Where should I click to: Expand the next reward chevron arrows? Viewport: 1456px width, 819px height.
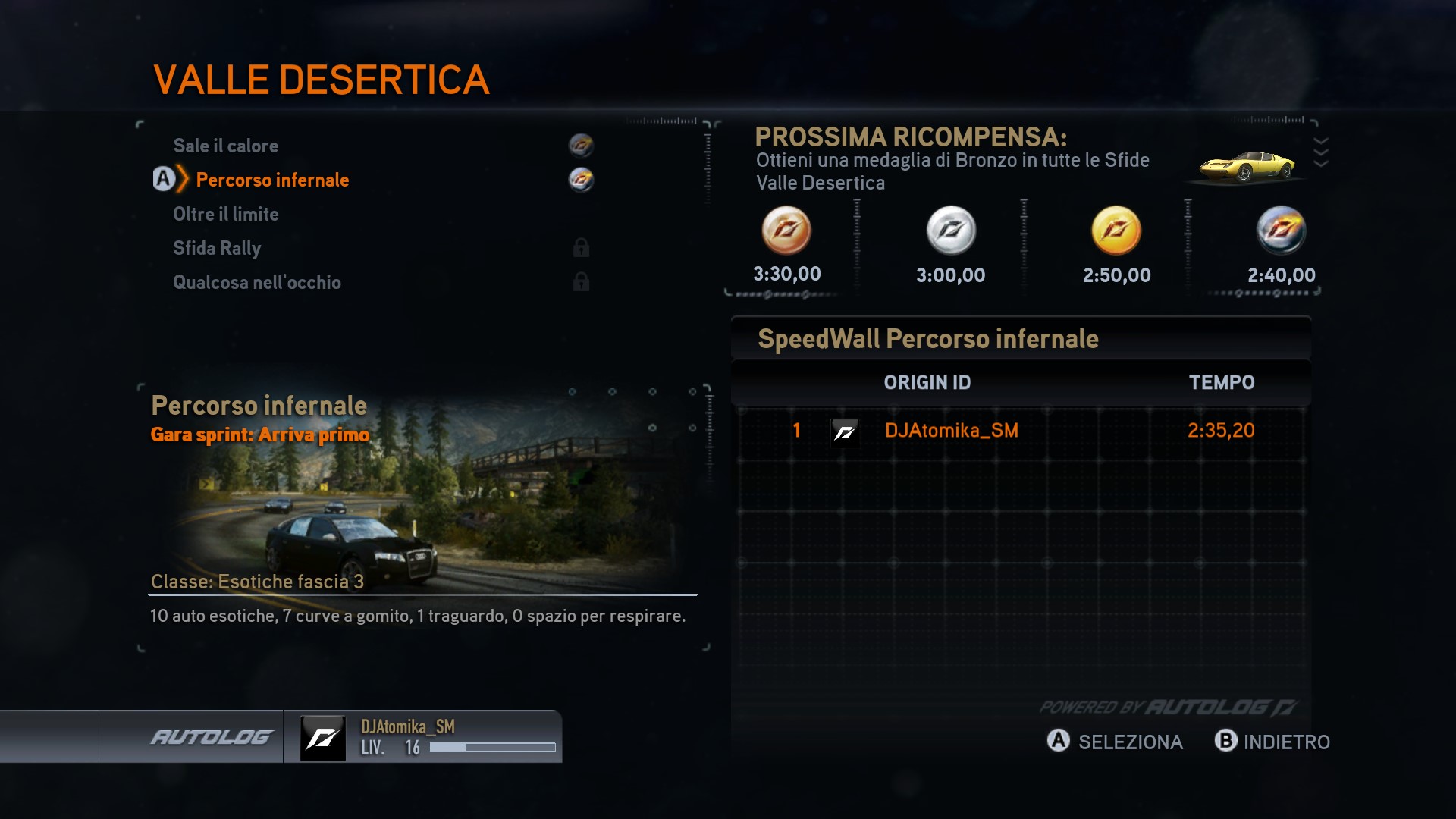point(1320,152)
